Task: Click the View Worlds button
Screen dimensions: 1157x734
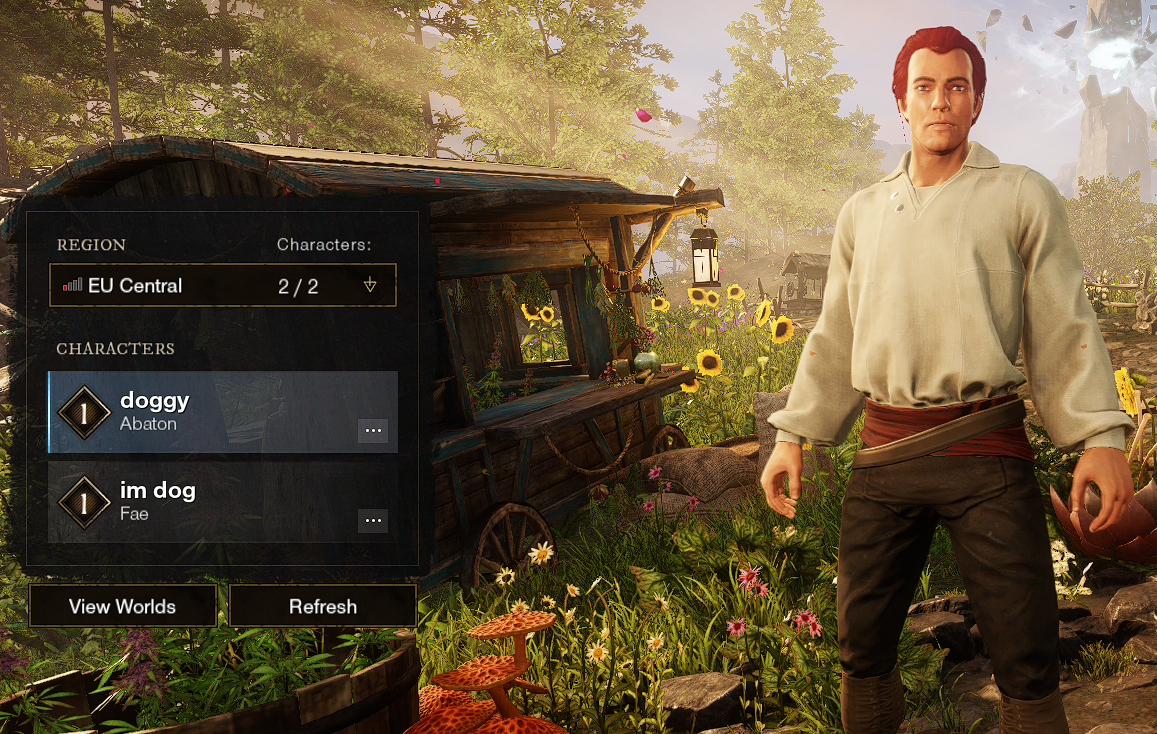Action: [122, 606]
